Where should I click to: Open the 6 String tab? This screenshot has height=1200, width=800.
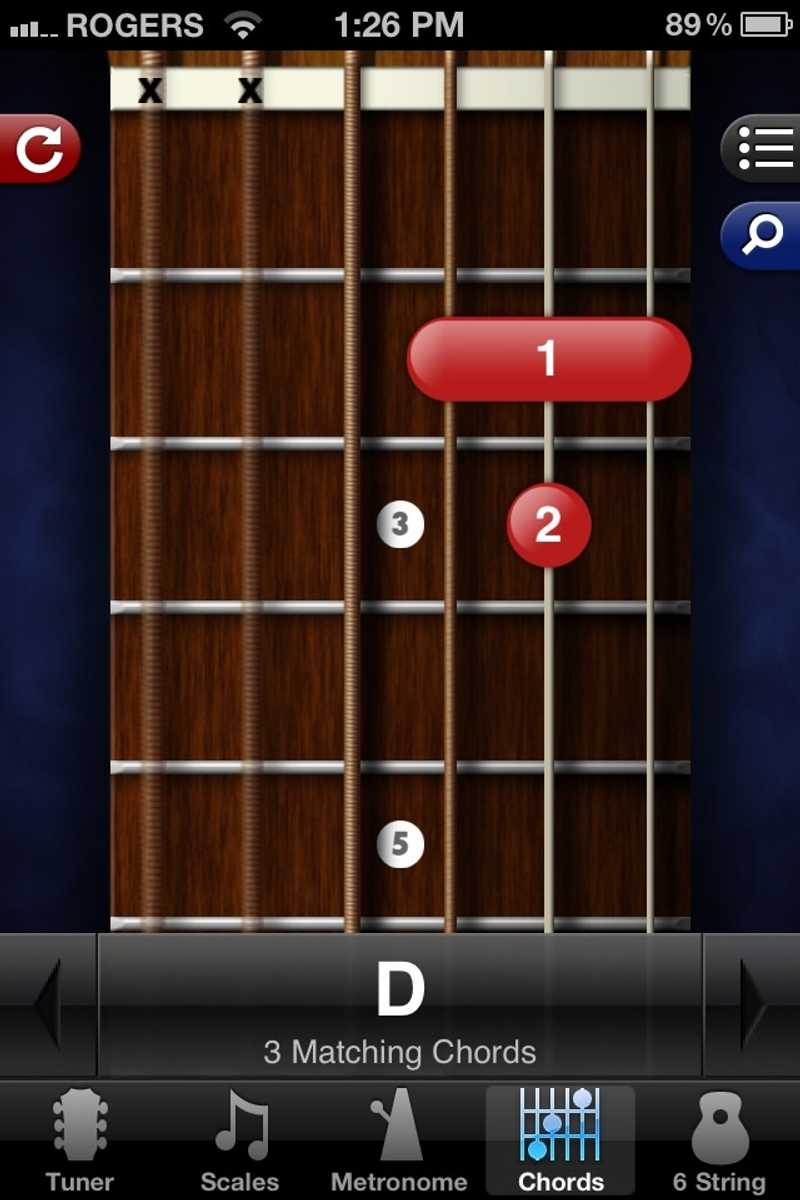click(x=719, y=1142)
